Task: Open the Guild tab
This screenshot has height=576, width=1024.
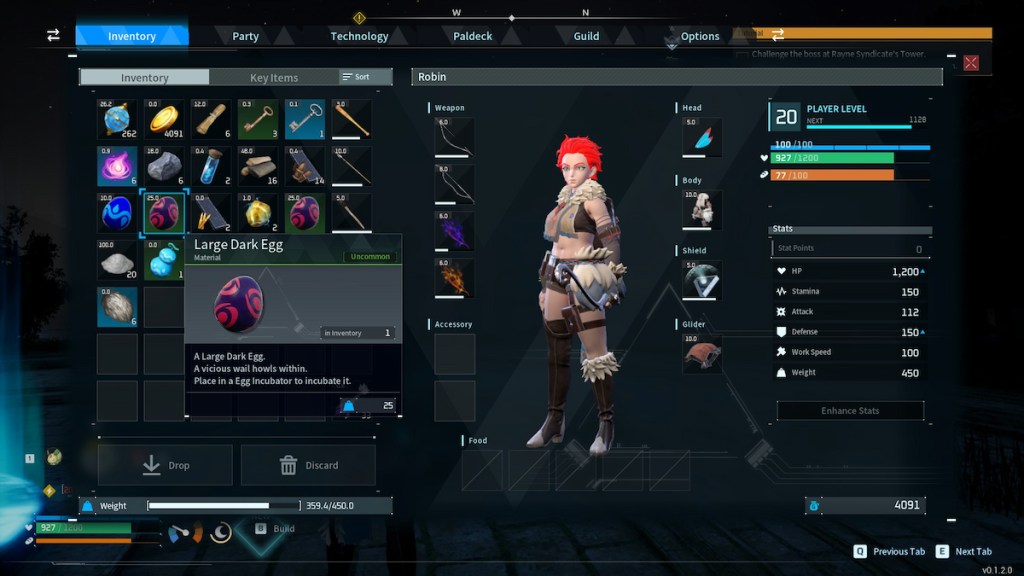Action: 586,36
